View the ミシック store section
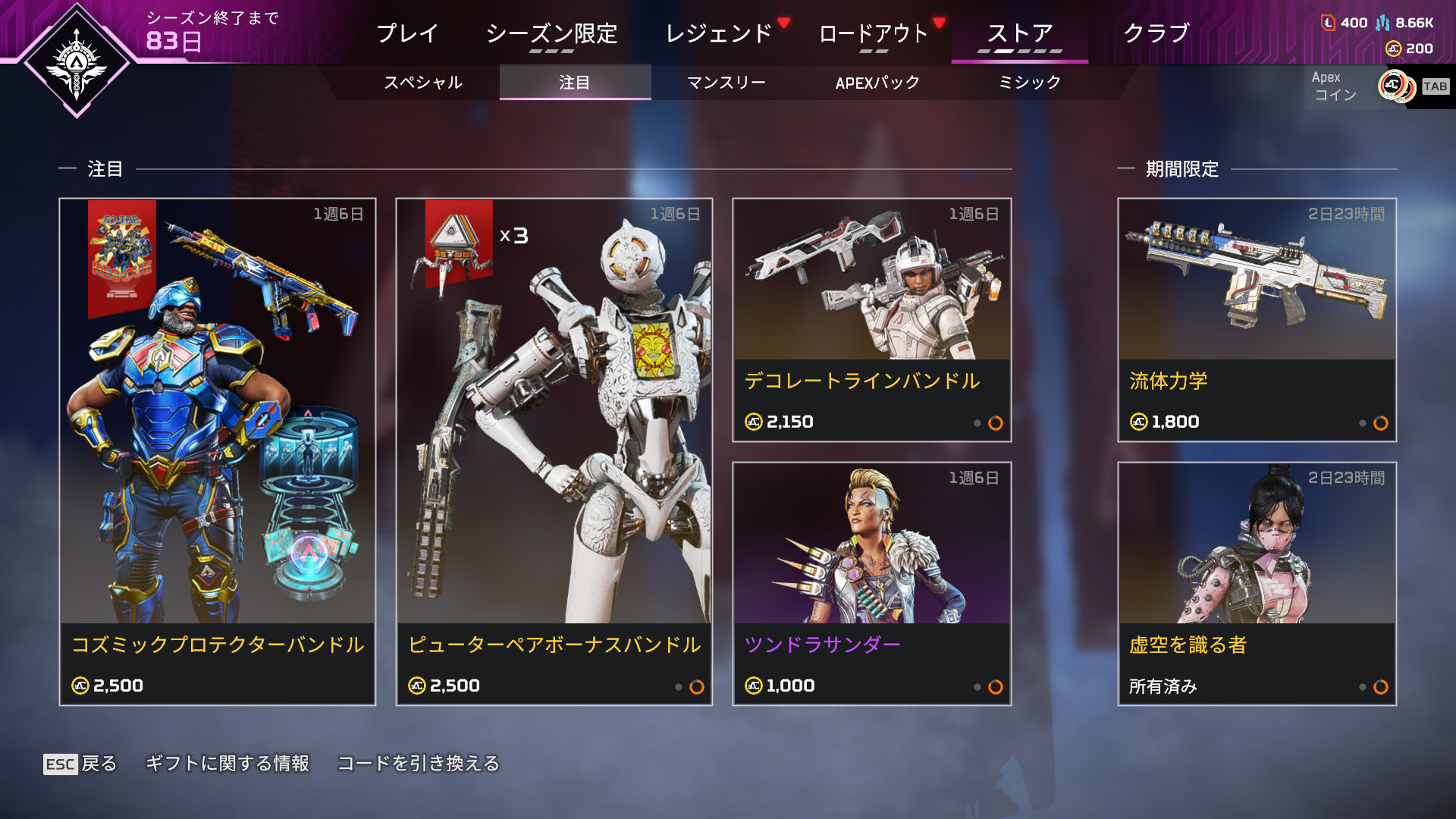 coord(1029,83)
